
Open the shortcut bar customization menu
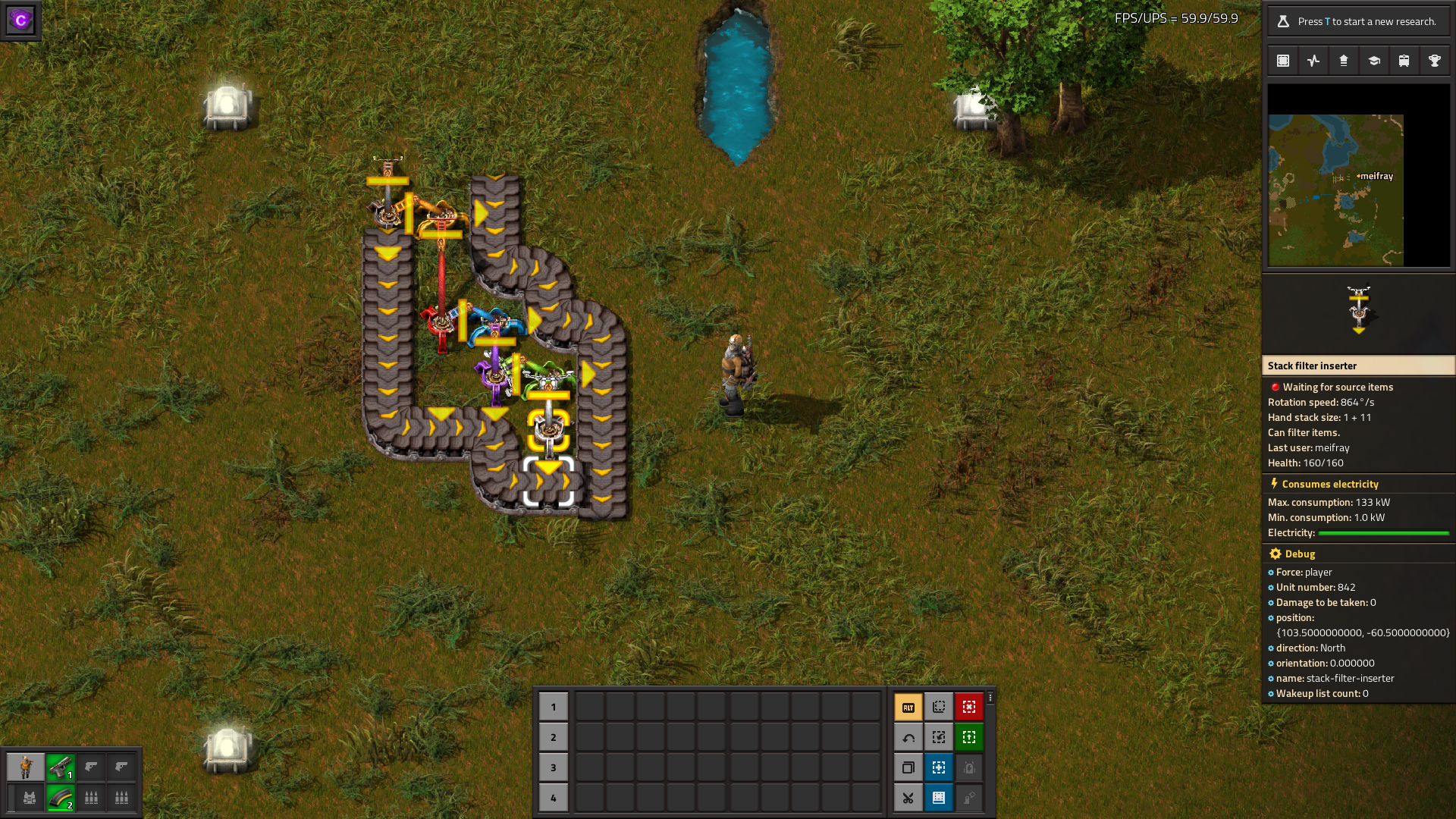pos(991,696)
